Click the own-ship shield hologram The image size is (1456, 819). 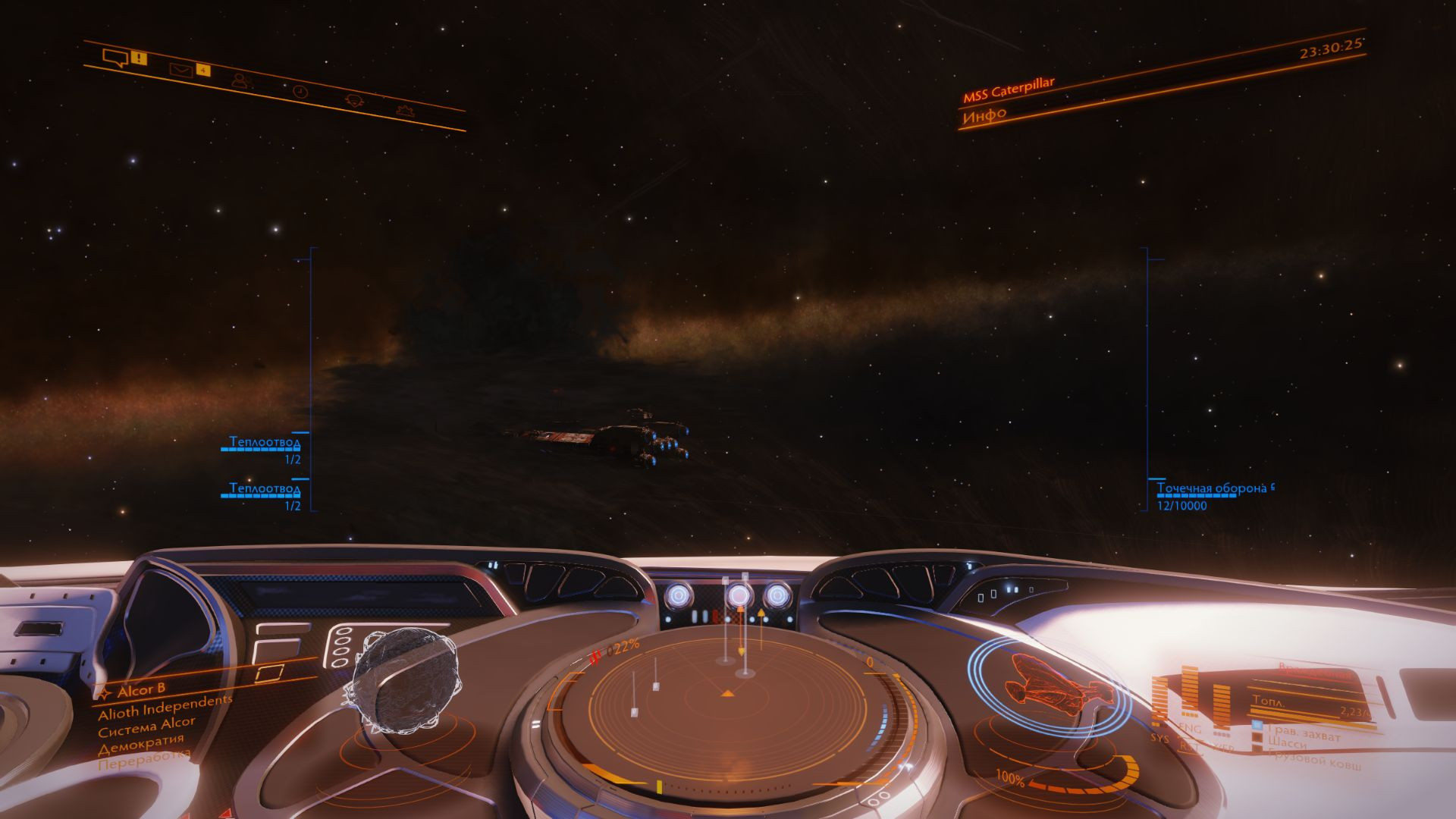pos(1049,687)
